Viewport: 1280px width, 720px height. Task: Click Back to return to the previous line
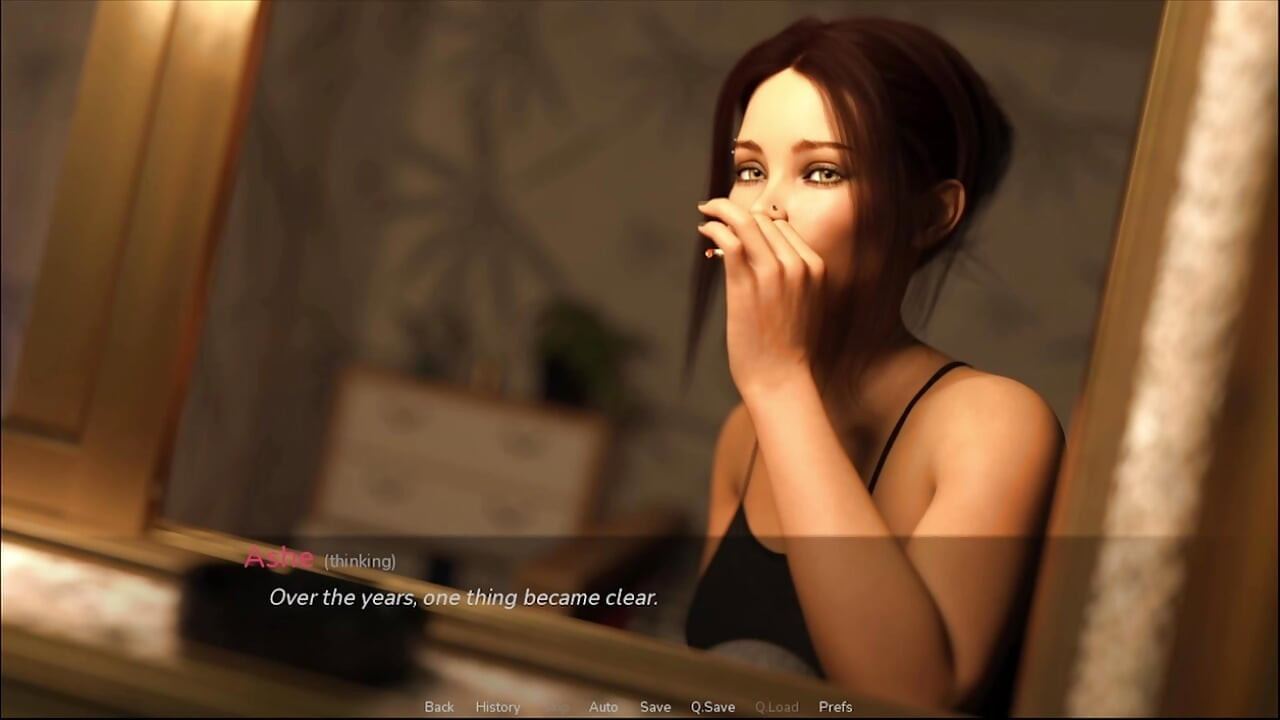438,707
